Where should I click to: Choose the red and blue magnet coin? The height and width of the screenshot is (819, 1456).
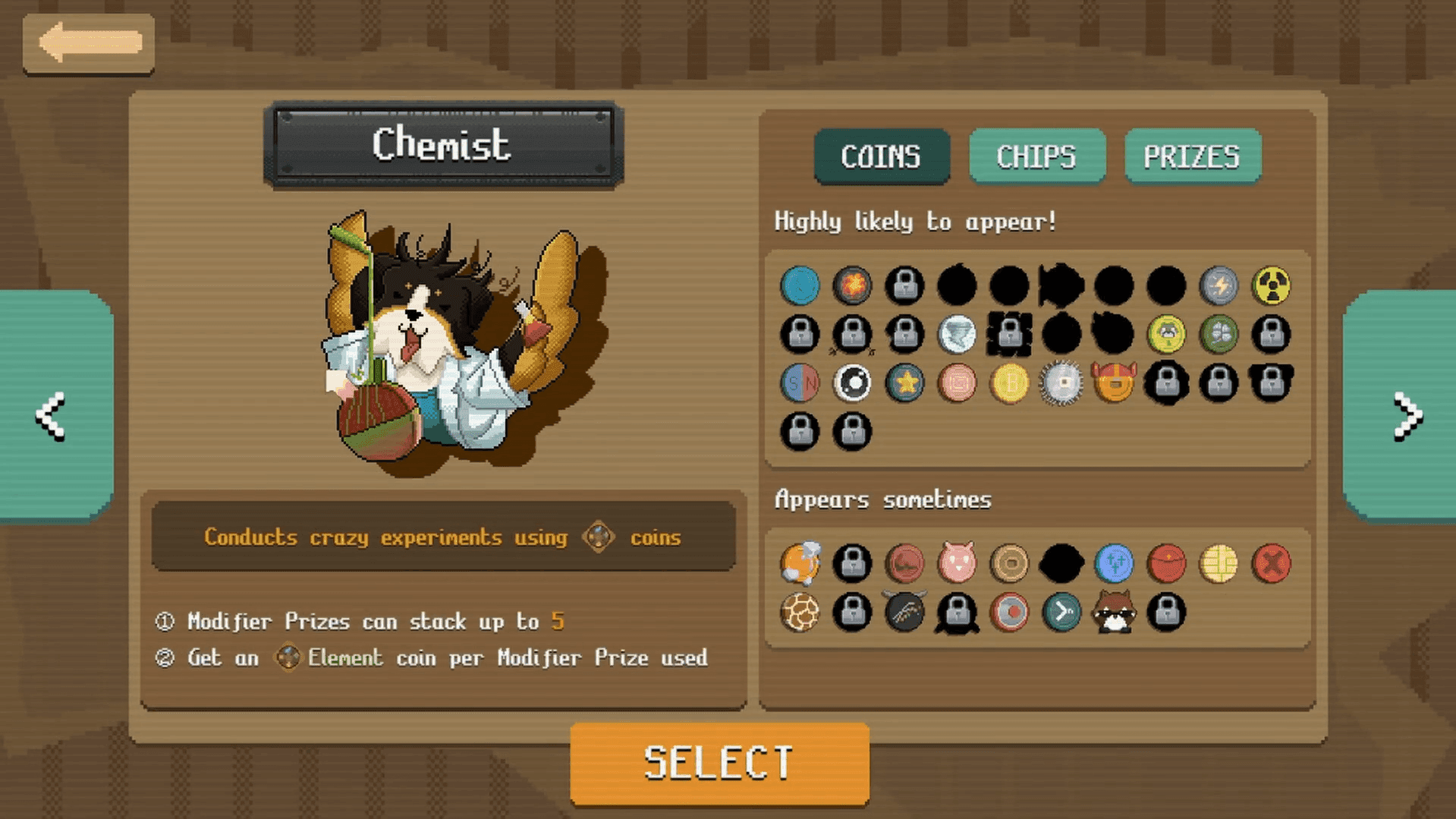800,383
